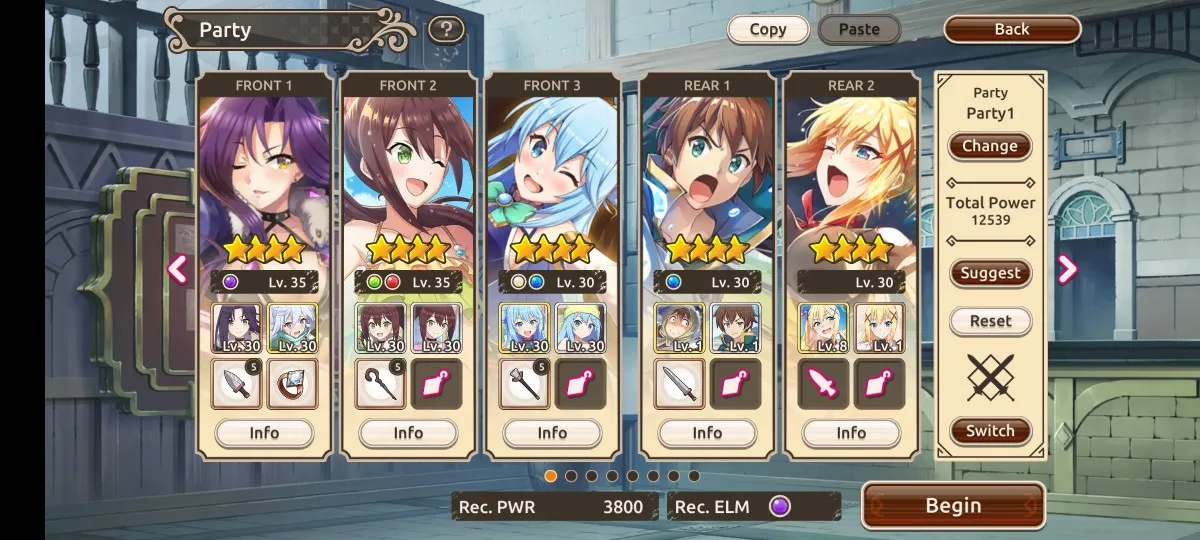Viewport: 1200px width, 540px height.
Task: Show the next party with the right arrow
Action: (1067, 269)
